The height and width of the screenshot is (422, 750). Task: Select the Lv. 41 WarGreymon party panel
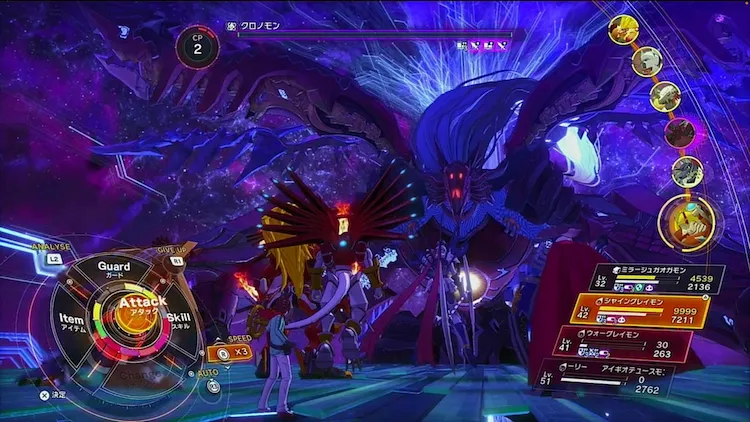tap(620, 345)
